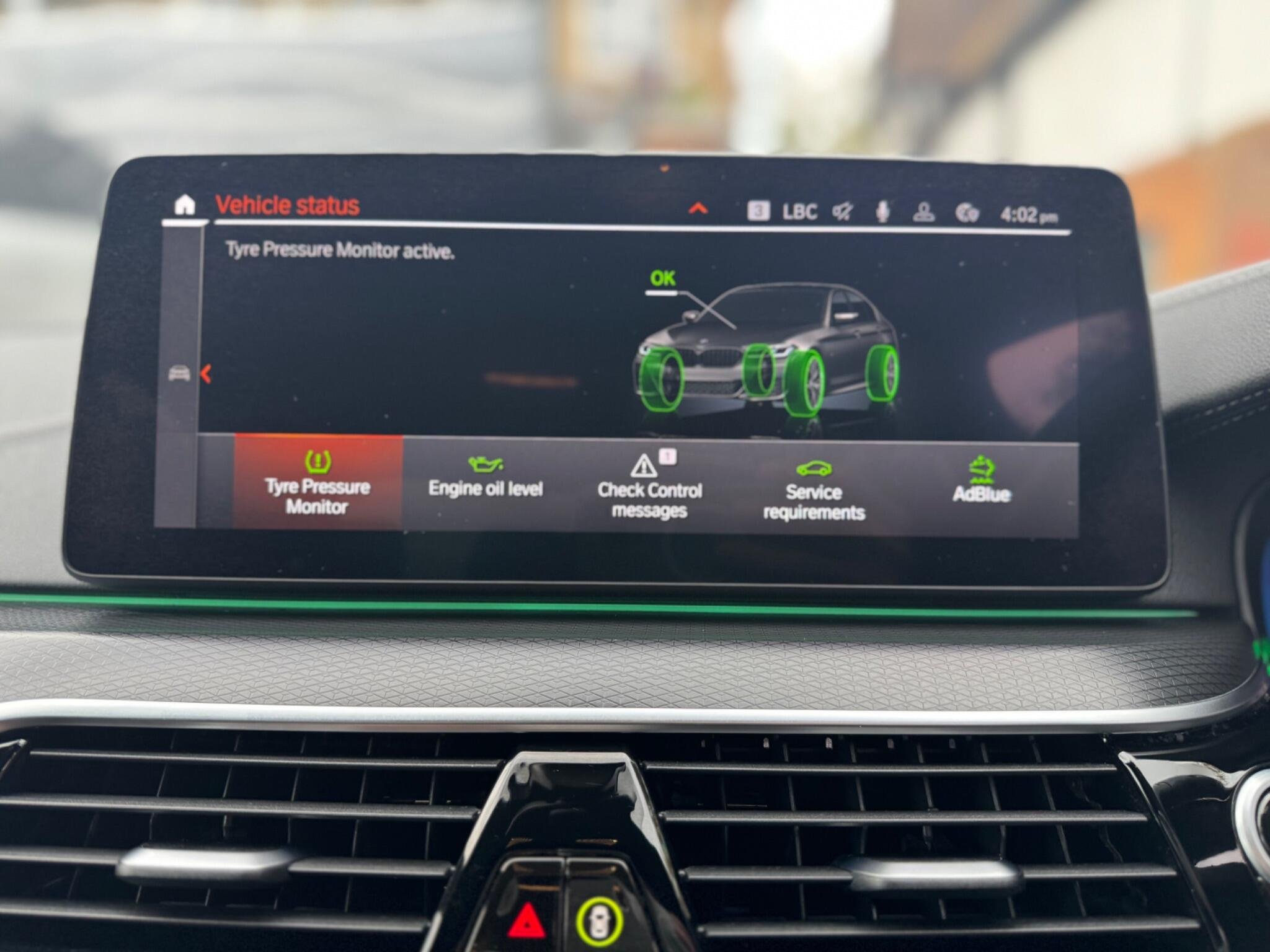Open Engine oil level status

(x=486, y=479)
